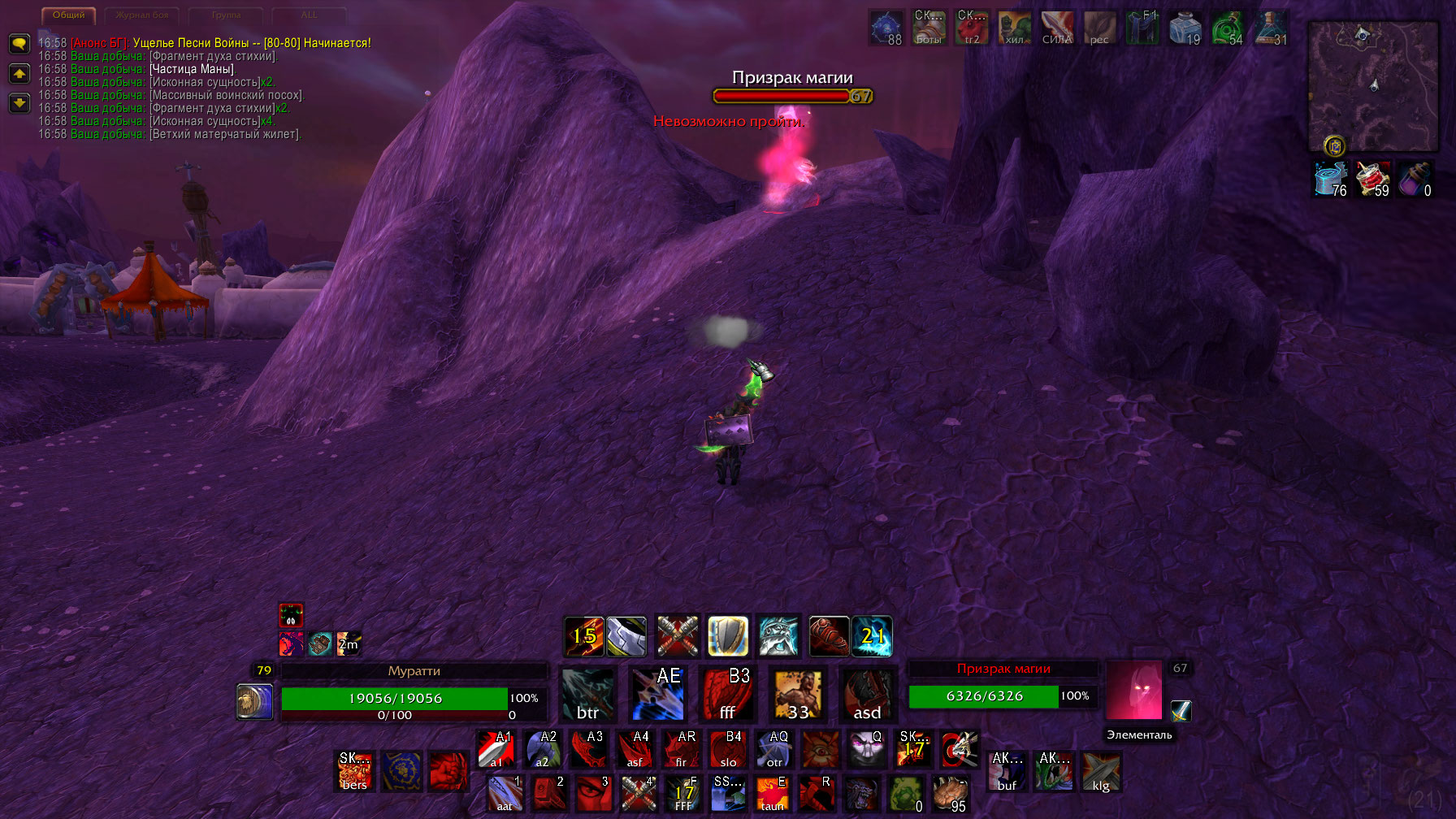Use the blue flask with 19 charges
The height and width of the screenshot is (819, 1456).
click(x=1185, y=28)
